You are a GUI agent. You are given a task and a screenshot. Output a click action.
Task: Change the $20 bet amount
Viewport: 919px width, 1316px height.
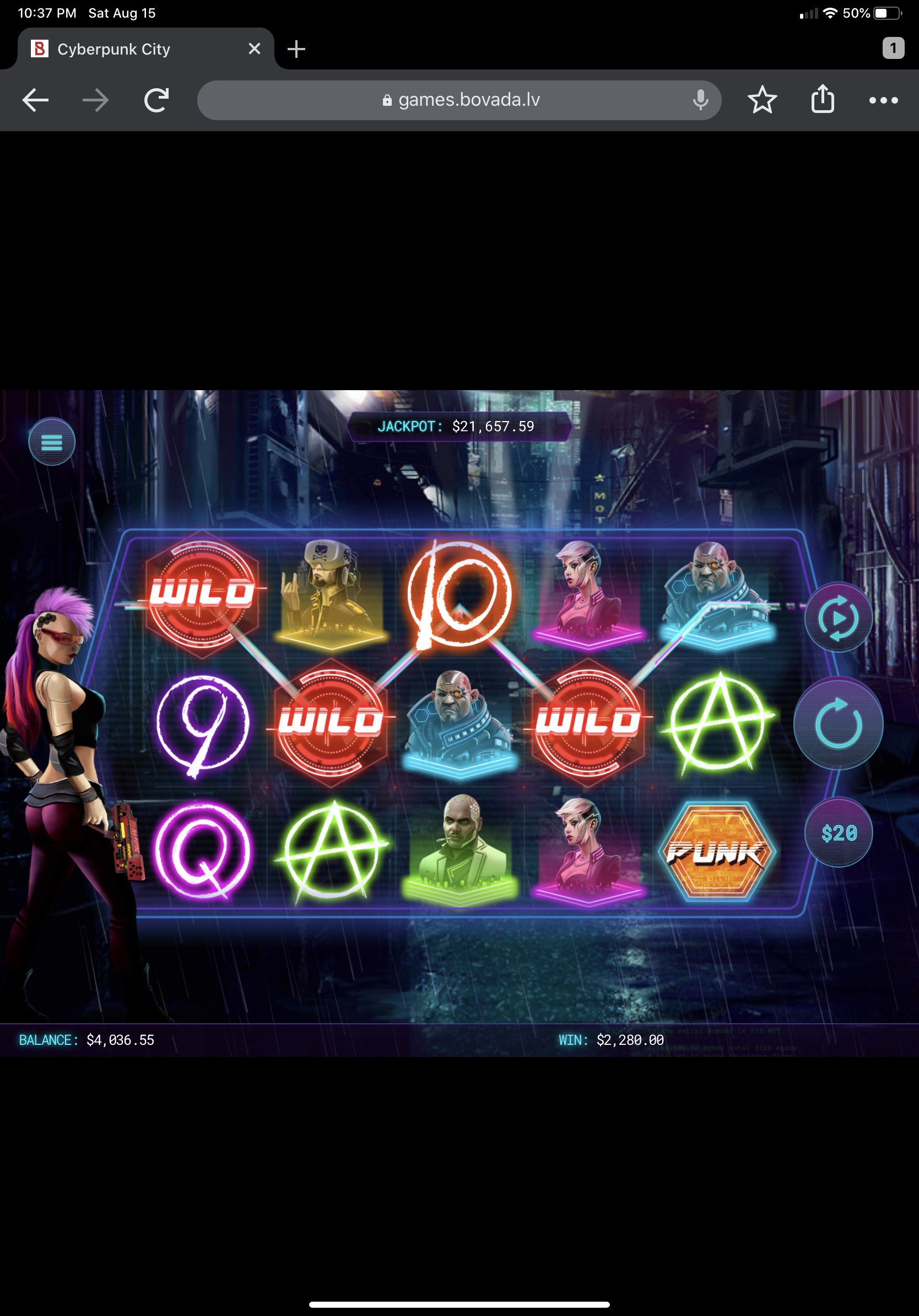(x=838, y=832)
